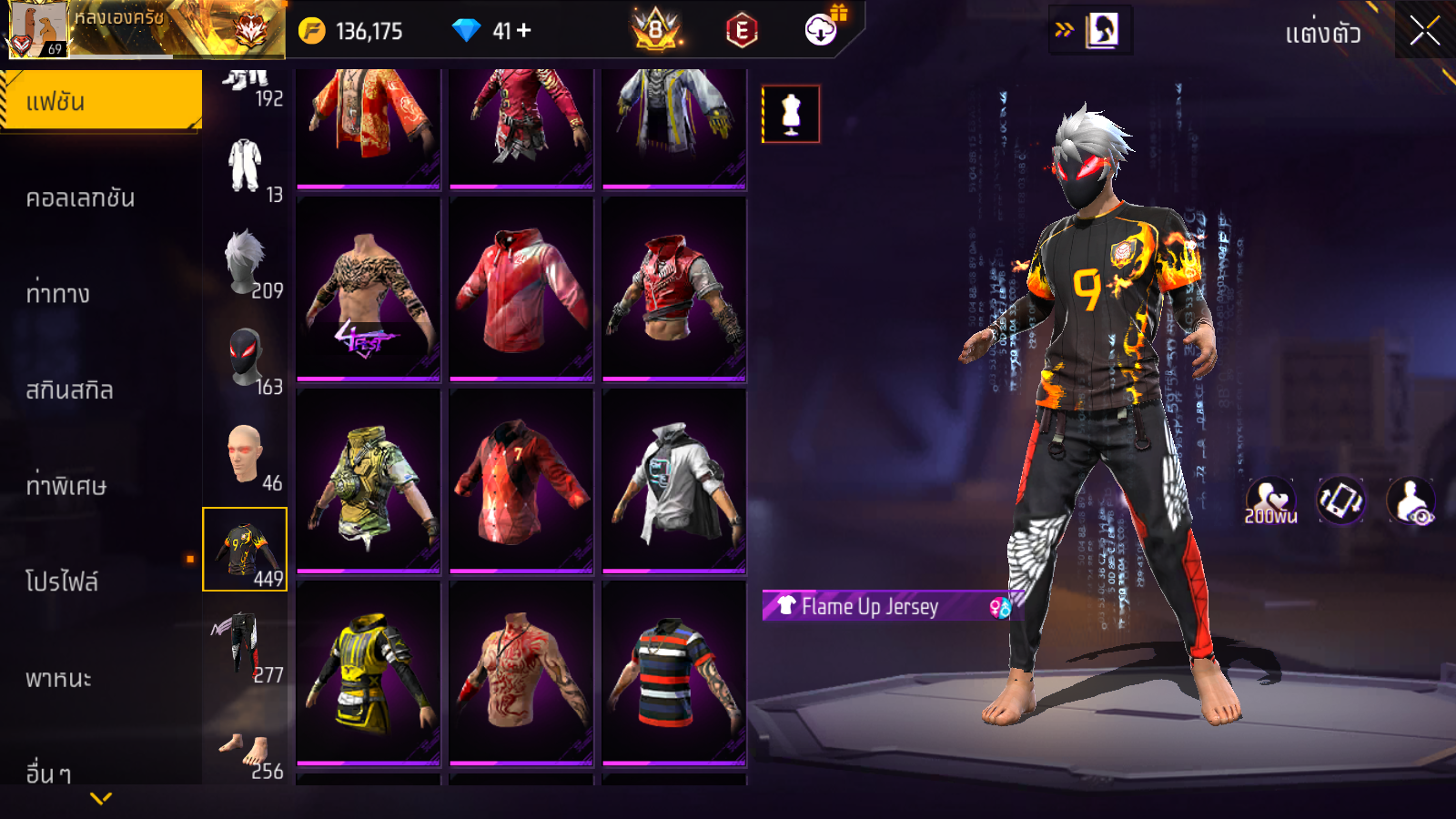Image resolution: width=1456 pixels, height=819 pixels.
Task: Go to the ท่าทาง emotes menu
Action: [58, 294]
